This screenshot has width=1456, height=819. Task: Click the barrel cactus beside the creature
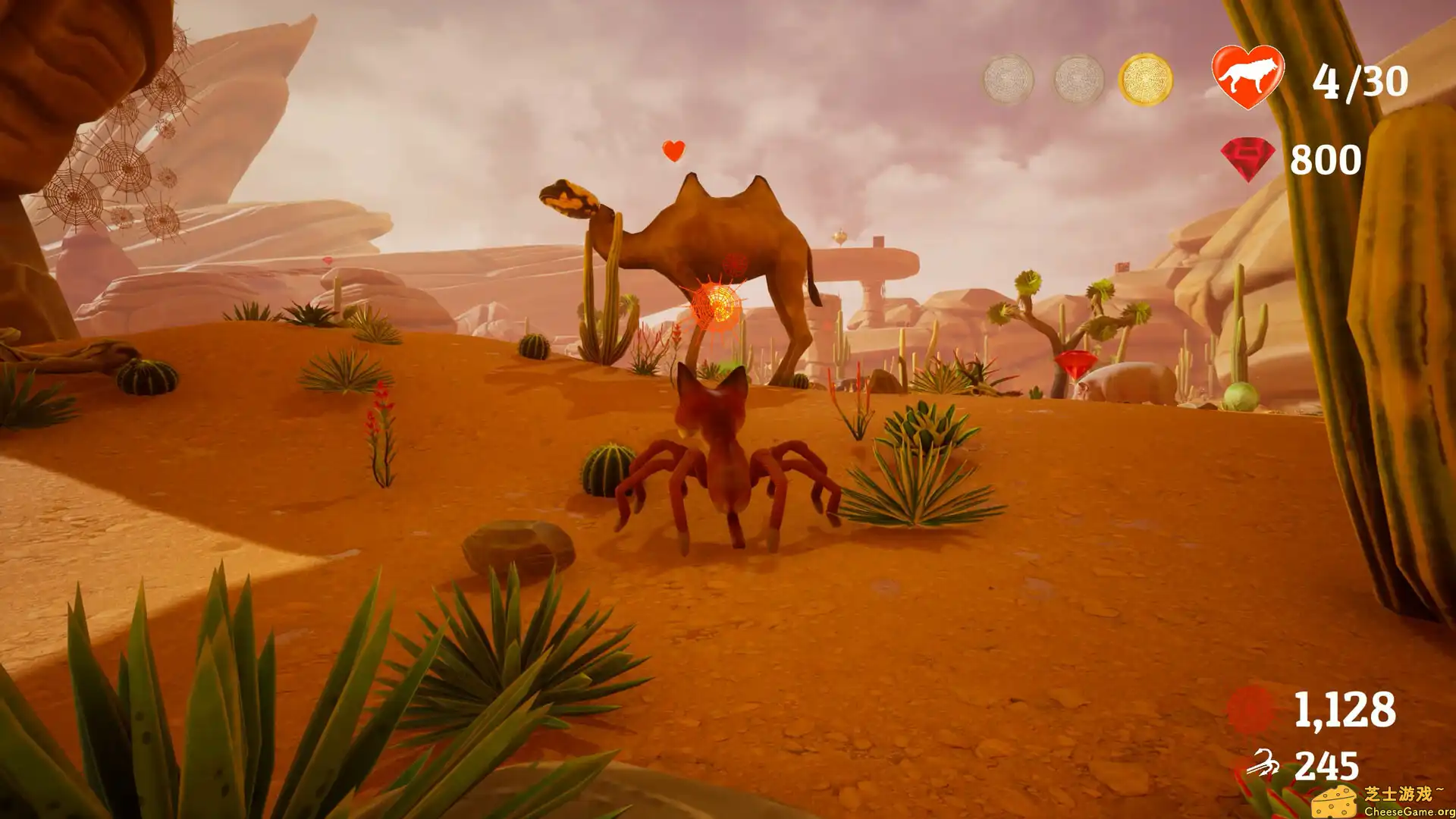tap(607, 467)
